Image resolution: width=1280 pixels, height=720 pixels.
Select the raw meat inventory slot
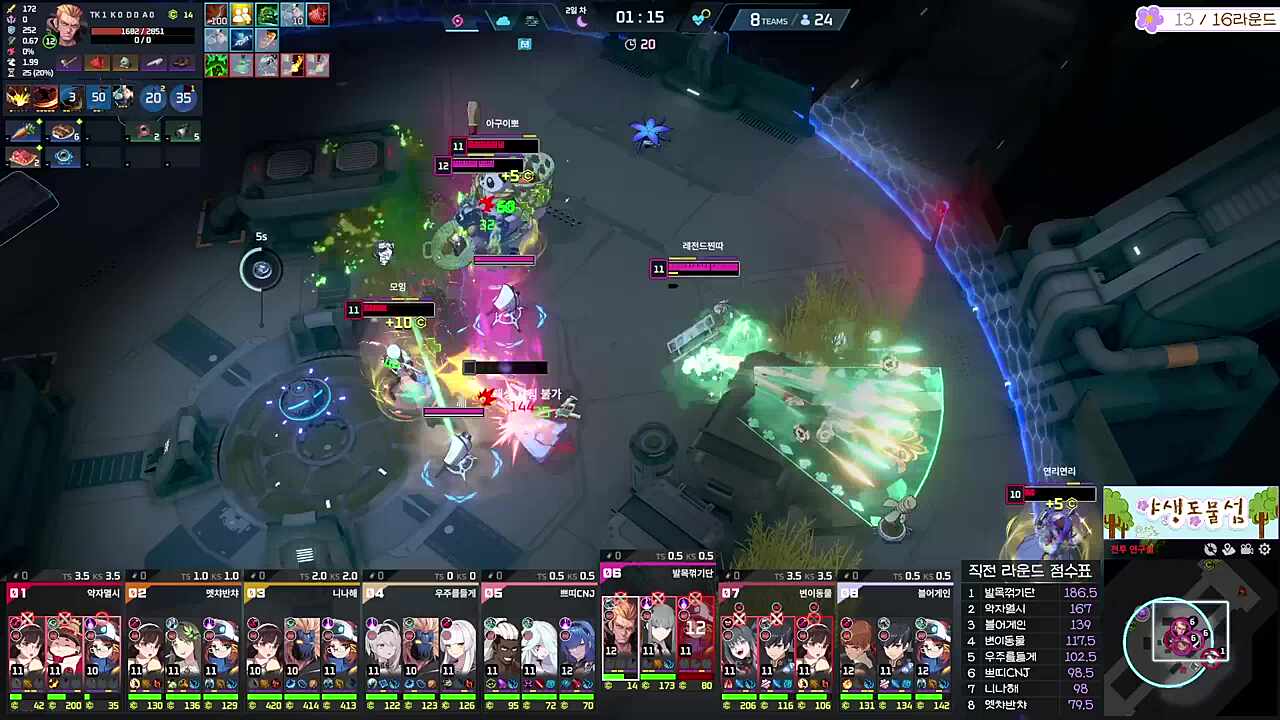pyautogui.click(x=19, y=157)
